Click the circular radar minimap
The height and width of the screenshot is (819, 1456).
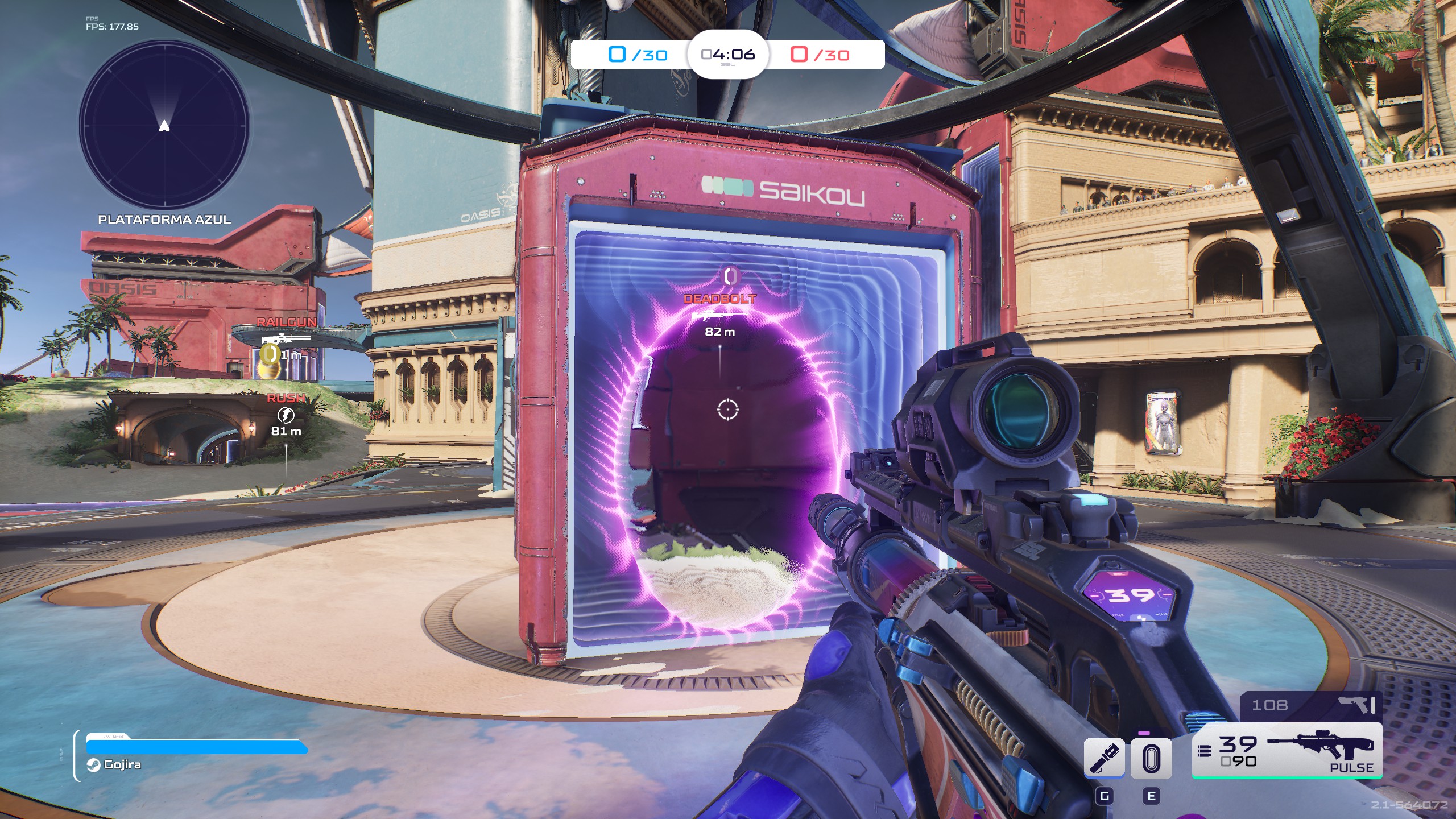(164, 125)
